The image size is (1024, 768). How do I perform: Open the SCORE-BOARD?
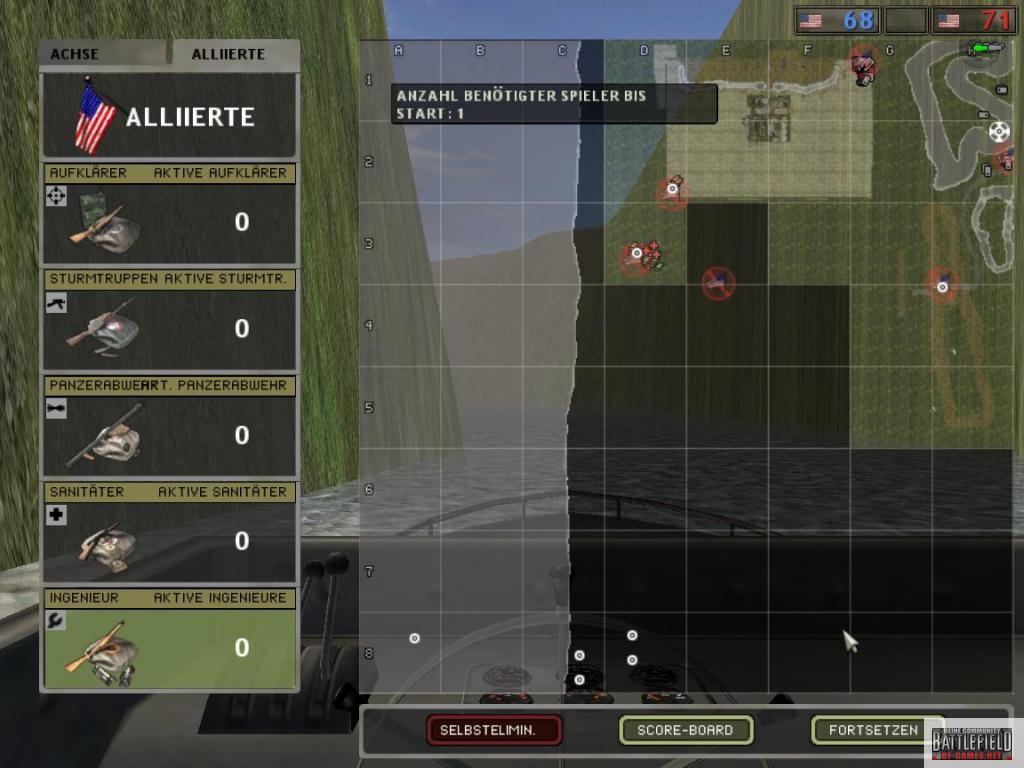pos(685,730)
